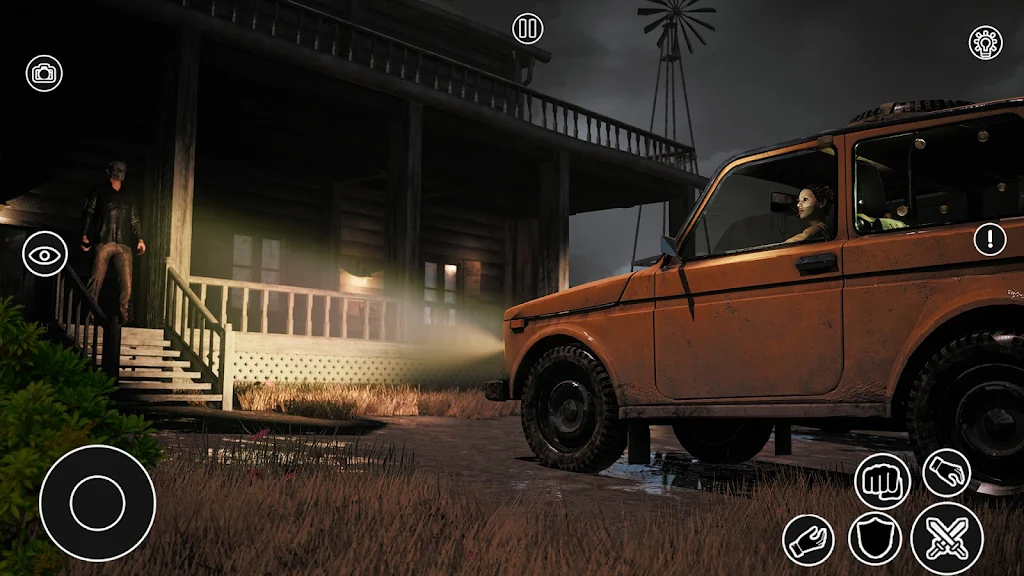Activate the shield block button
This screenshot has height=576, width=1024.
click(x=875, y=539)
